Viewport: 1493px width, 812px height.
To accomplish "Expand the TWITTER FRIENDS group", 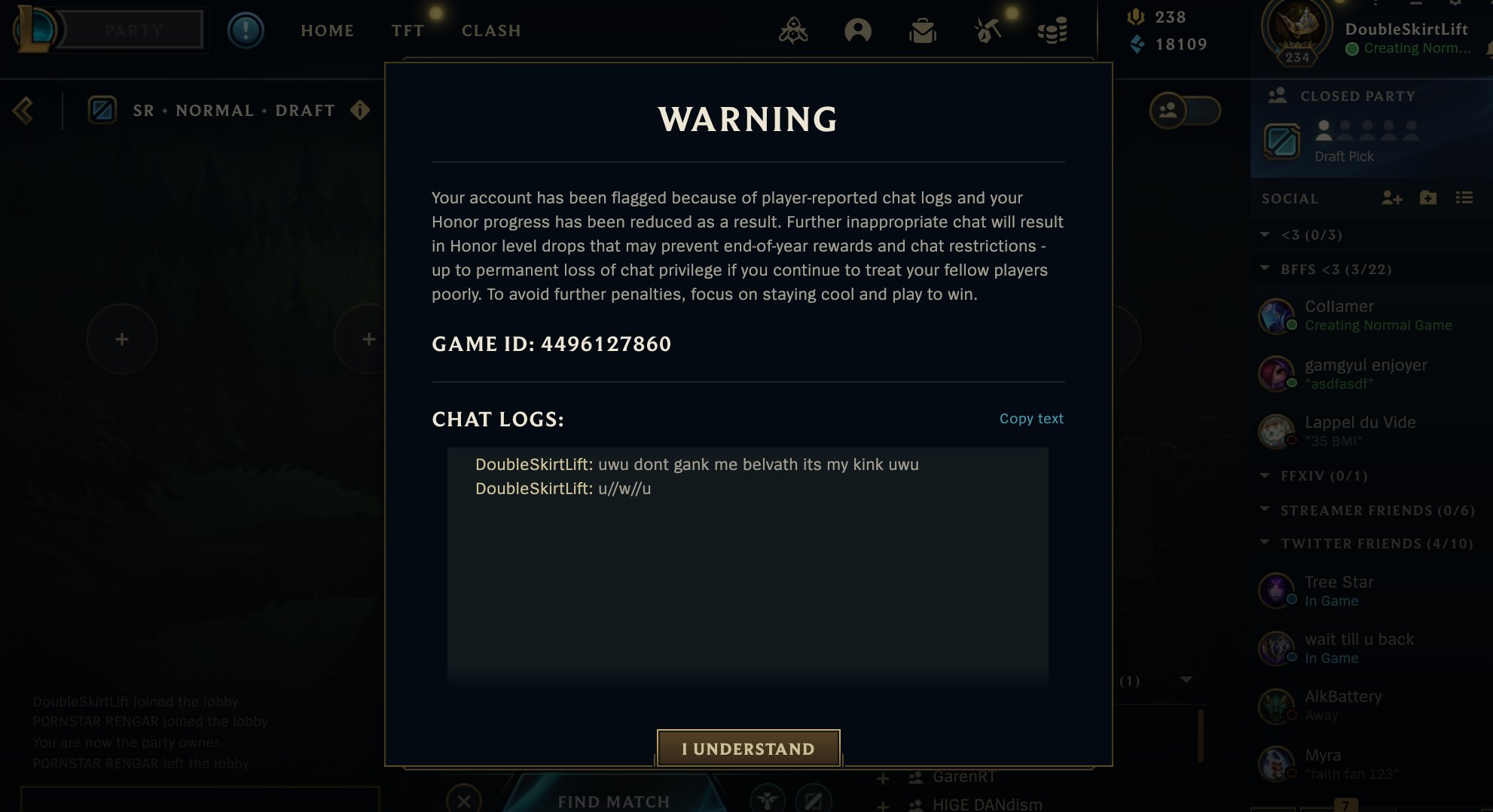I will tap(1265, 543).
